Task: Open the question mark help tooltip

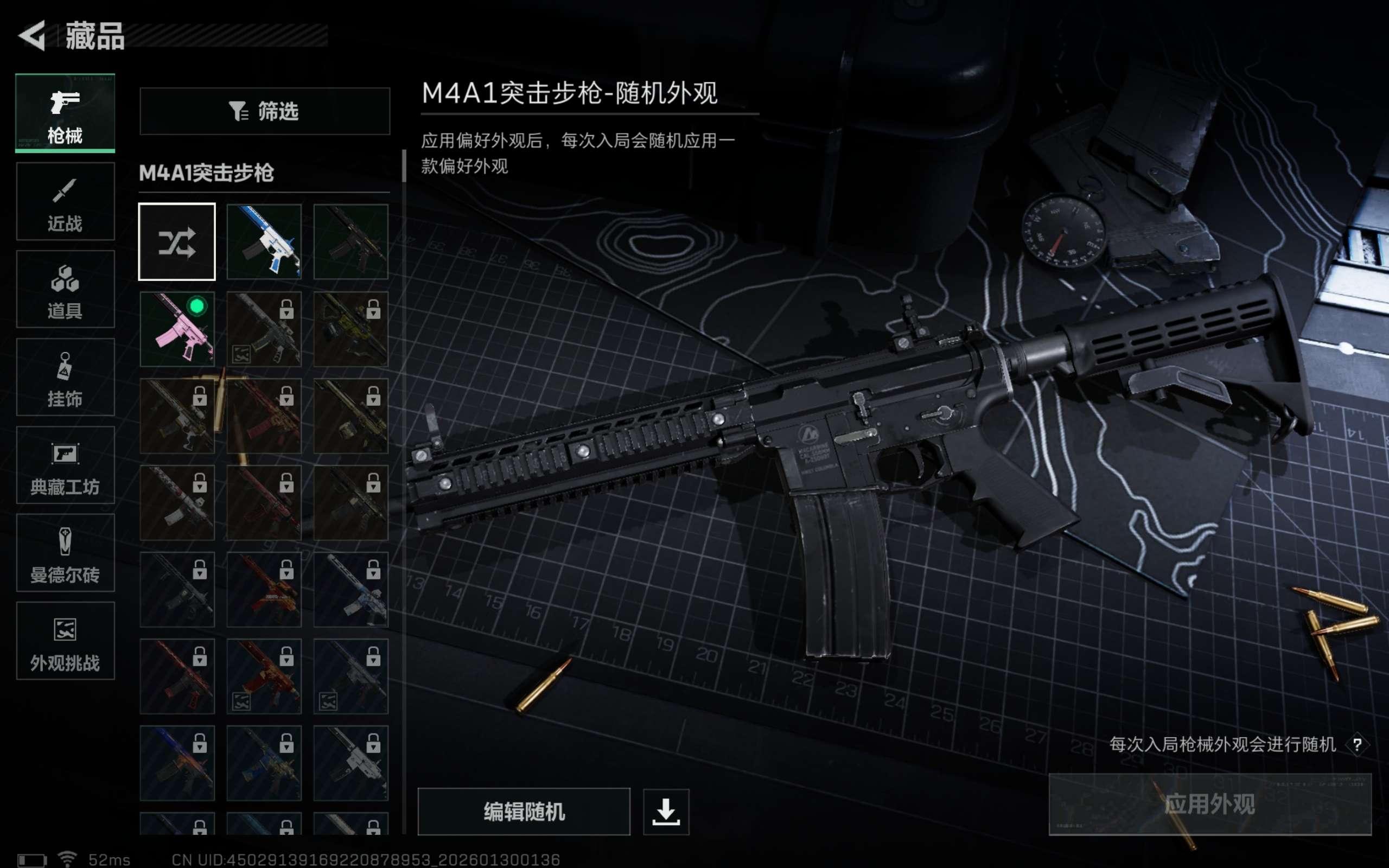Action: pos(1357,744)
